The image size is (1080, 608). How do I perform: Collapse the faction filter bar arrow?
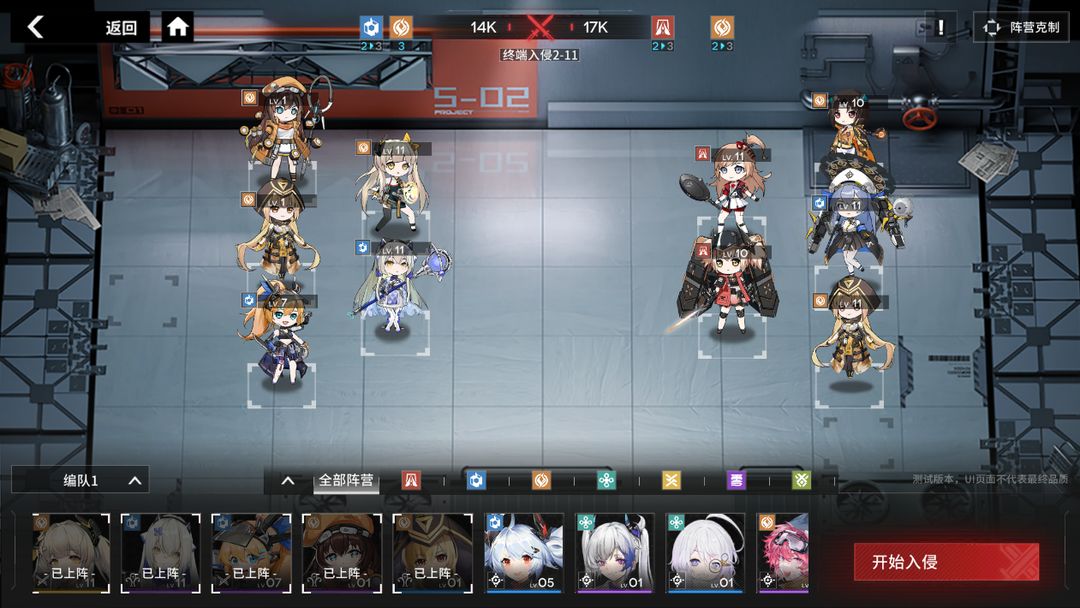click(288, 481)
